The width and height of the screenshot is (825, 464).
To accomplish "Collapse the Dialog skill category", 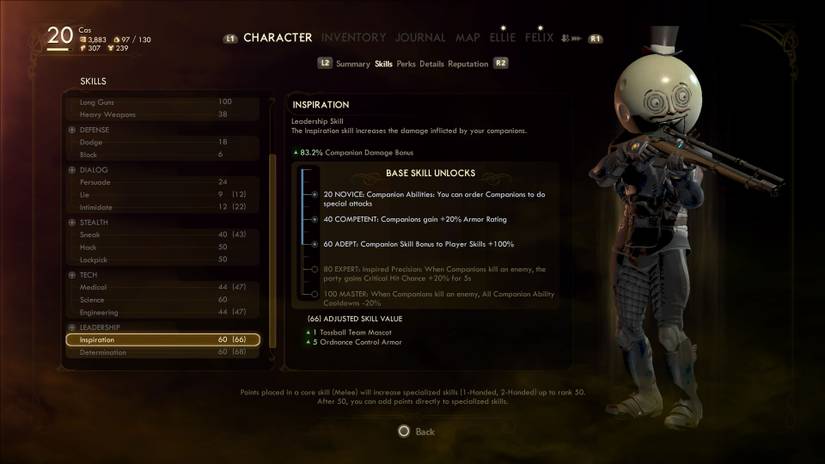I will pos(72,170).
